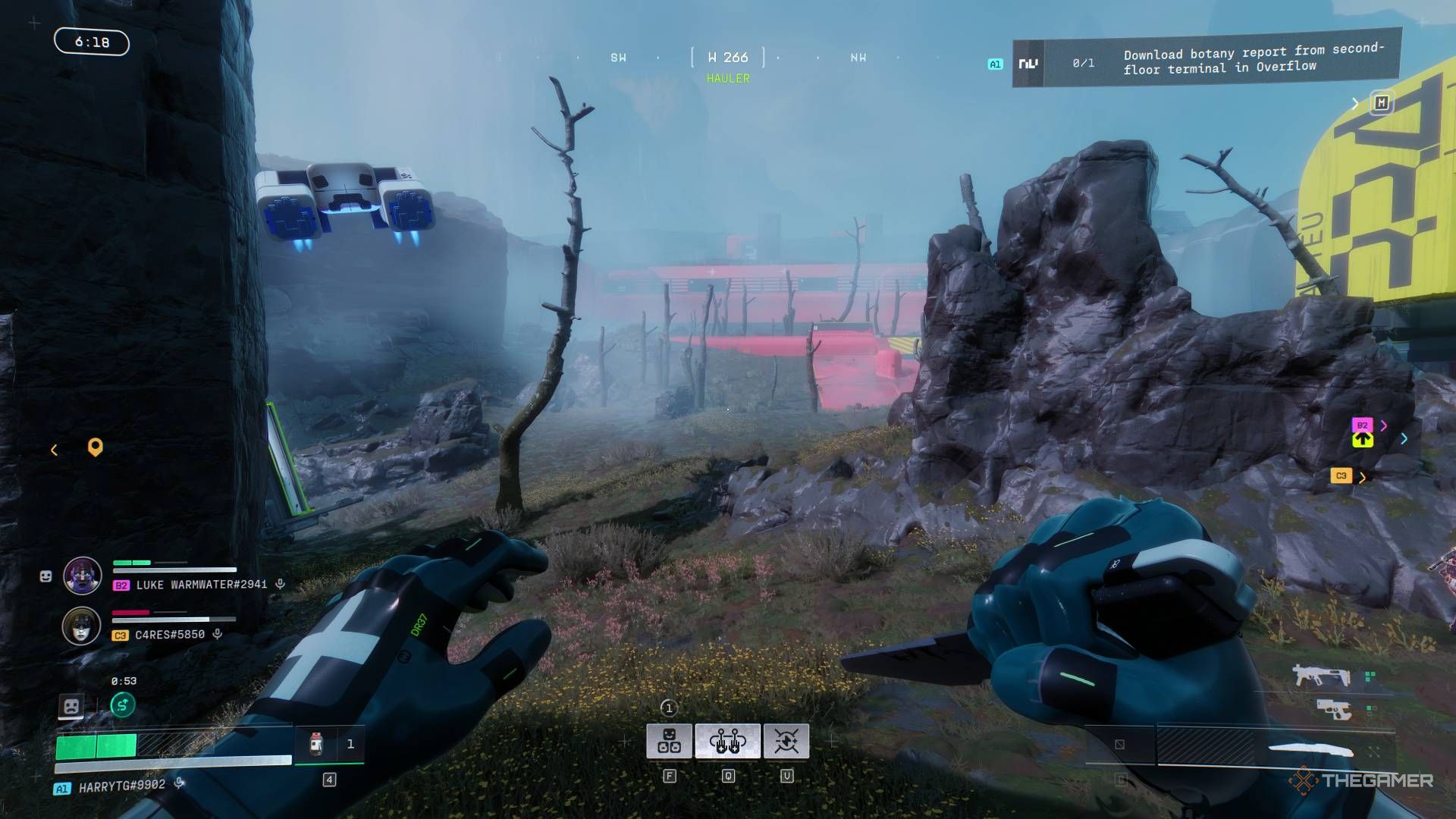Select the face-and-boxes ability icon
The image size is (1456, 819).
tap(669, 741)
